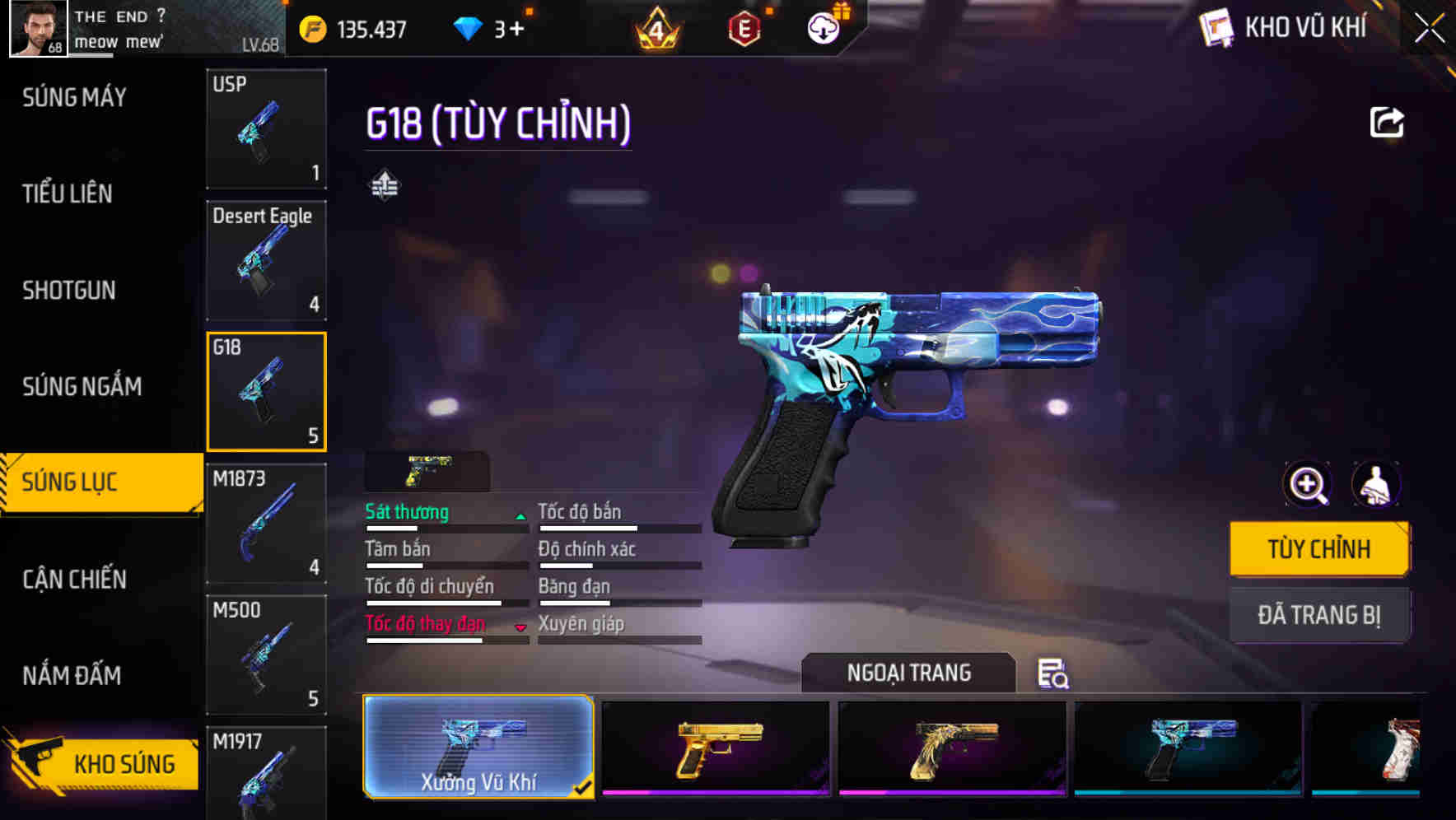Viewport: 1456px width, 820px height.
Task: Click the KHO VŨ KHÍ book icon
Action: (1218, 27)
